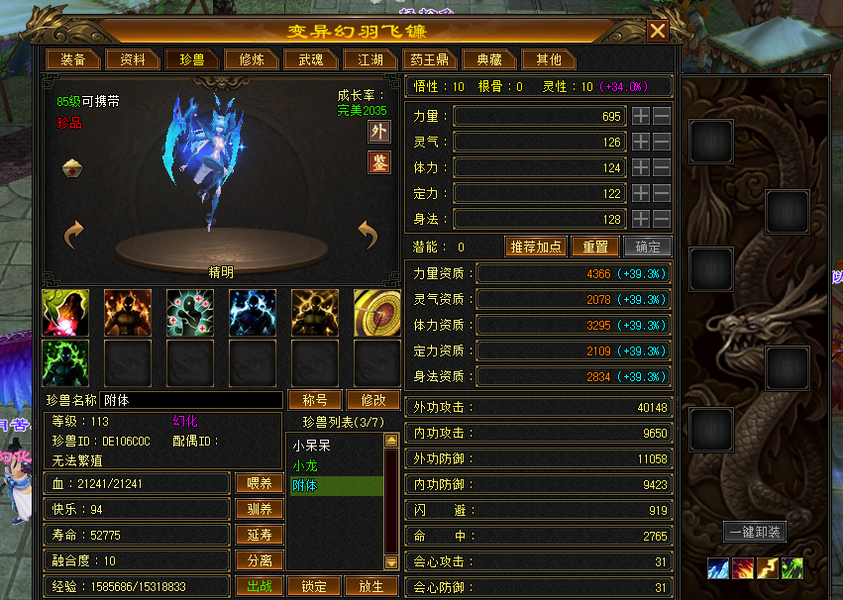
Task: Confirm attribute points with 确定
Action: (x=647, y=247)
